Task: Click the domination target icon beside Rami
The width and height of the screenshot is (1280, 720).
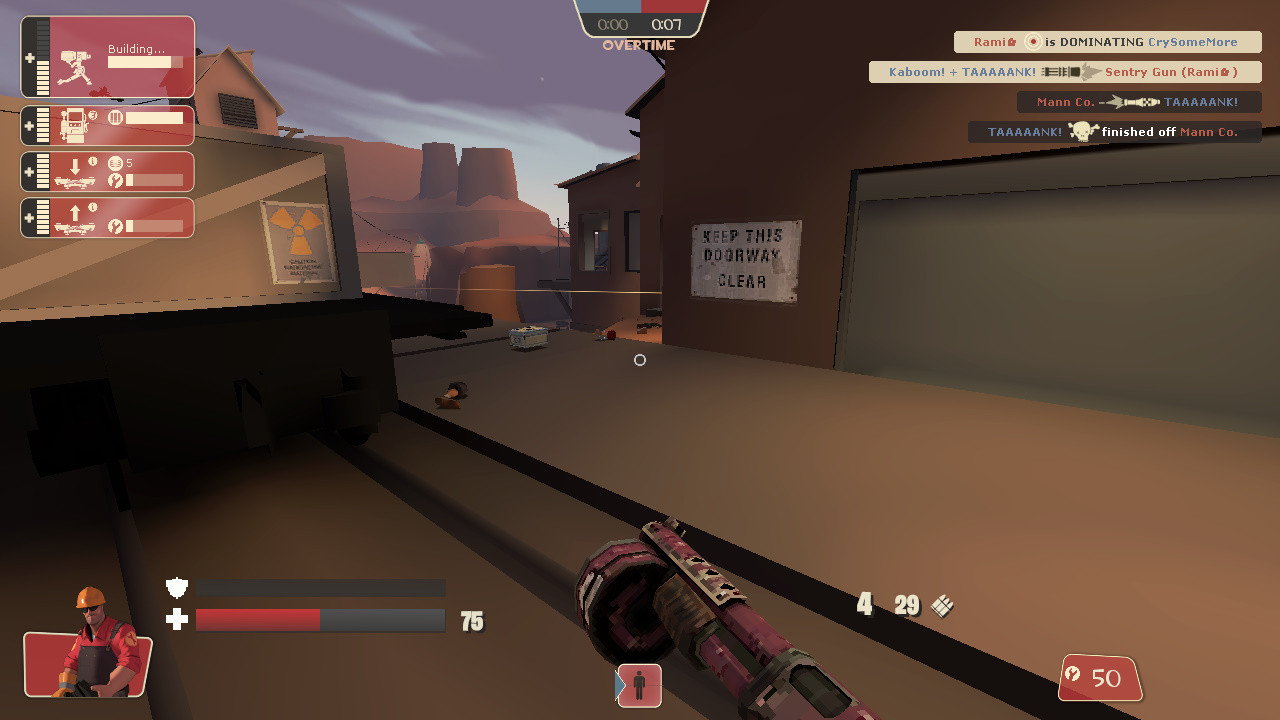Action: tap(1033, 42)
